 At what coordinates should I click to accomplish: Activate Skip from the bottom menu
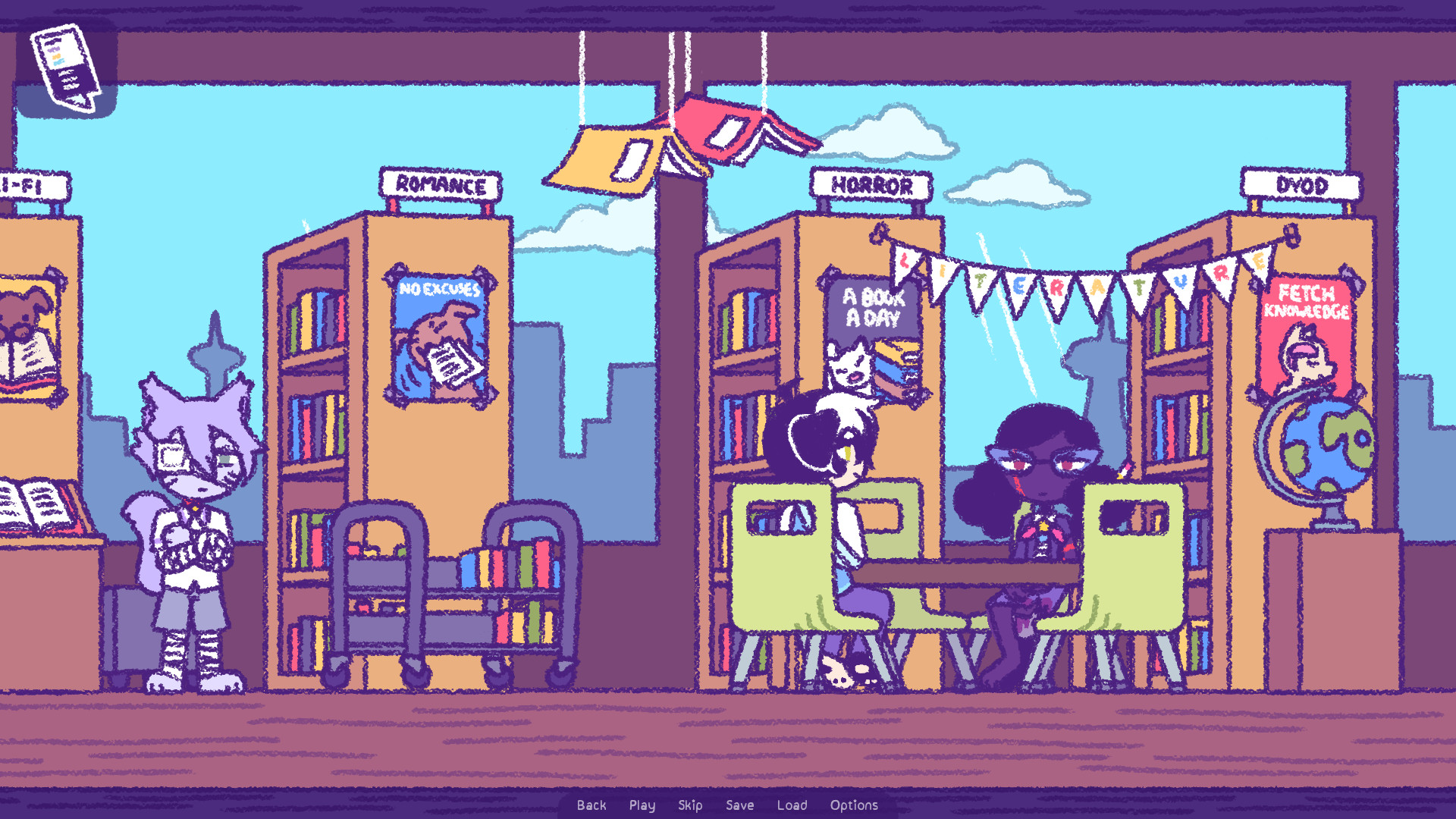point(690,805)
